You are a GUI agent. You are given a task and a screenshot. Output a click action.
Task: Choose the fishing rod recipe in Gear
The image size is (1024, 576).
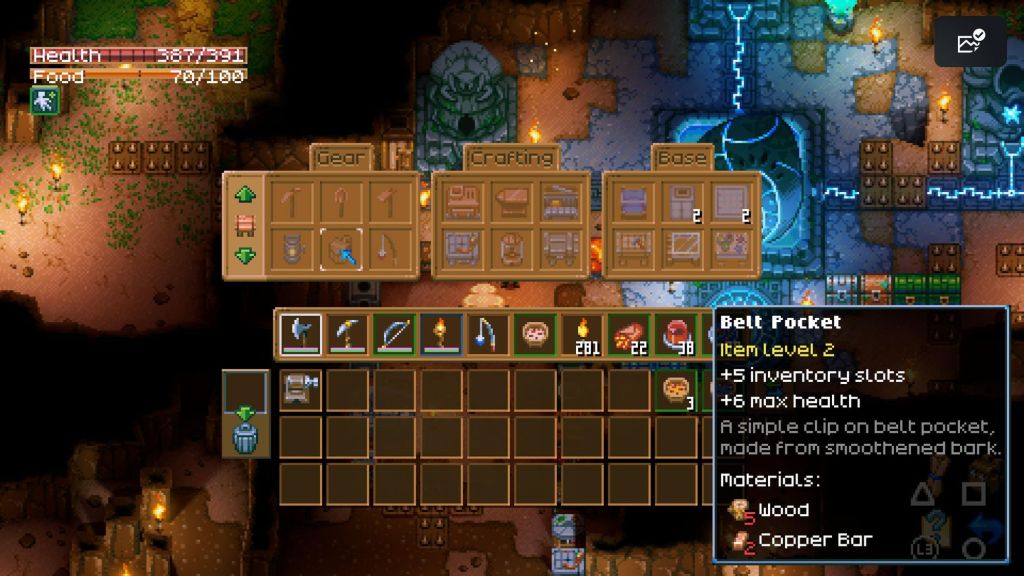(x=388, y=248)
